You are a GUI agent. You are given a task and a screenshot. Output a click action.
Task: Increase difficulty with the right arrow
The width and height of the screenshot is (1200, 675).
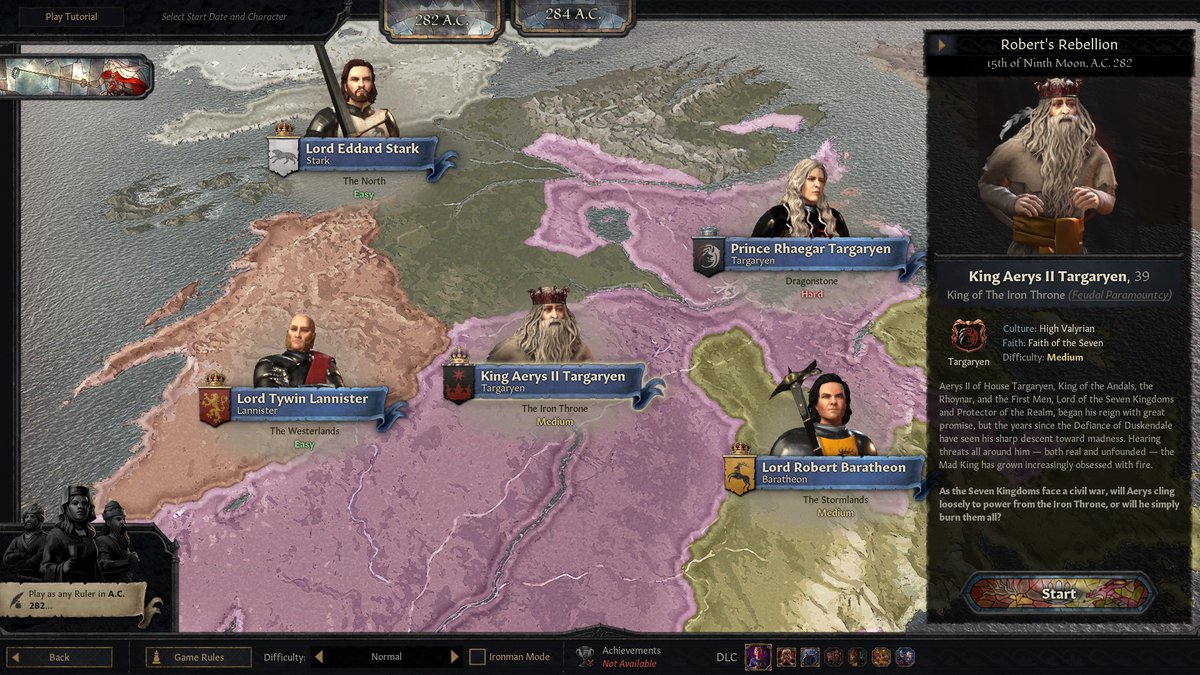(454, 657)
